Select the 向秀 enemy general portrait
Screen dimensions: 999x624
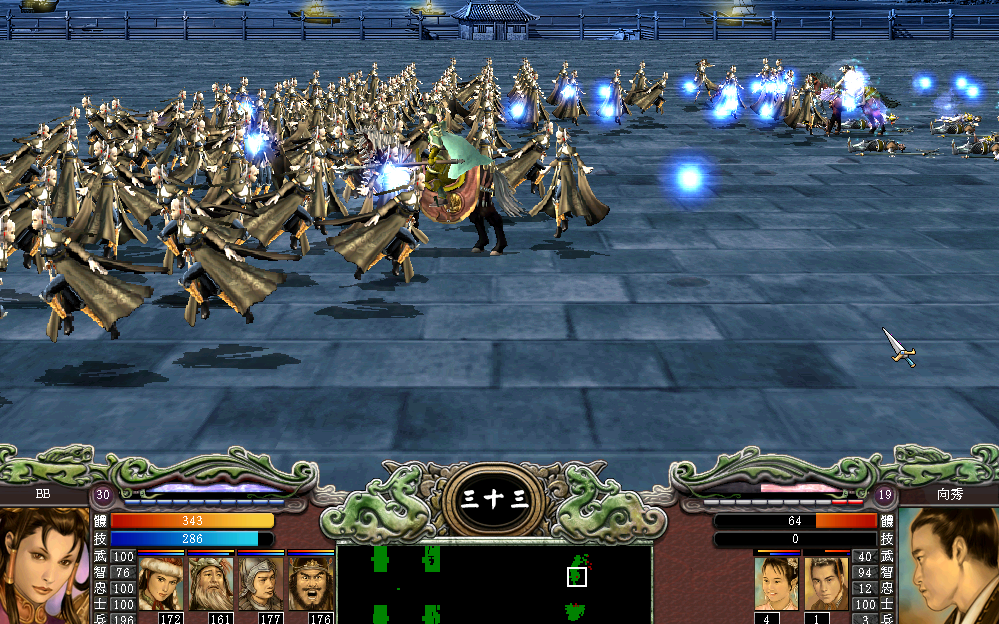[x=948, y=565]
